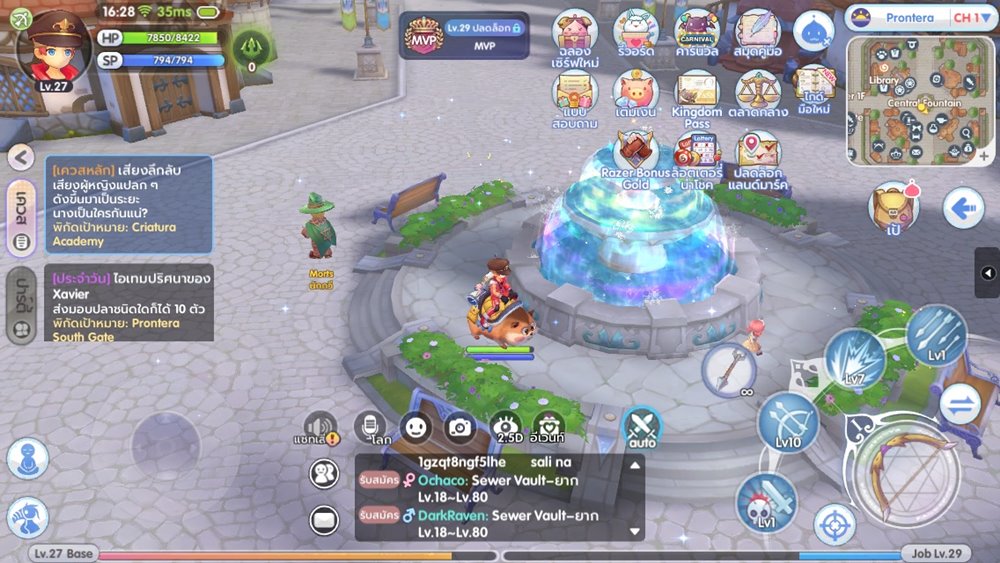Open the emoticon smiley menu
Image resolution: width=1000 pixels, height=563 pixels.
click(x=416, y=427)
